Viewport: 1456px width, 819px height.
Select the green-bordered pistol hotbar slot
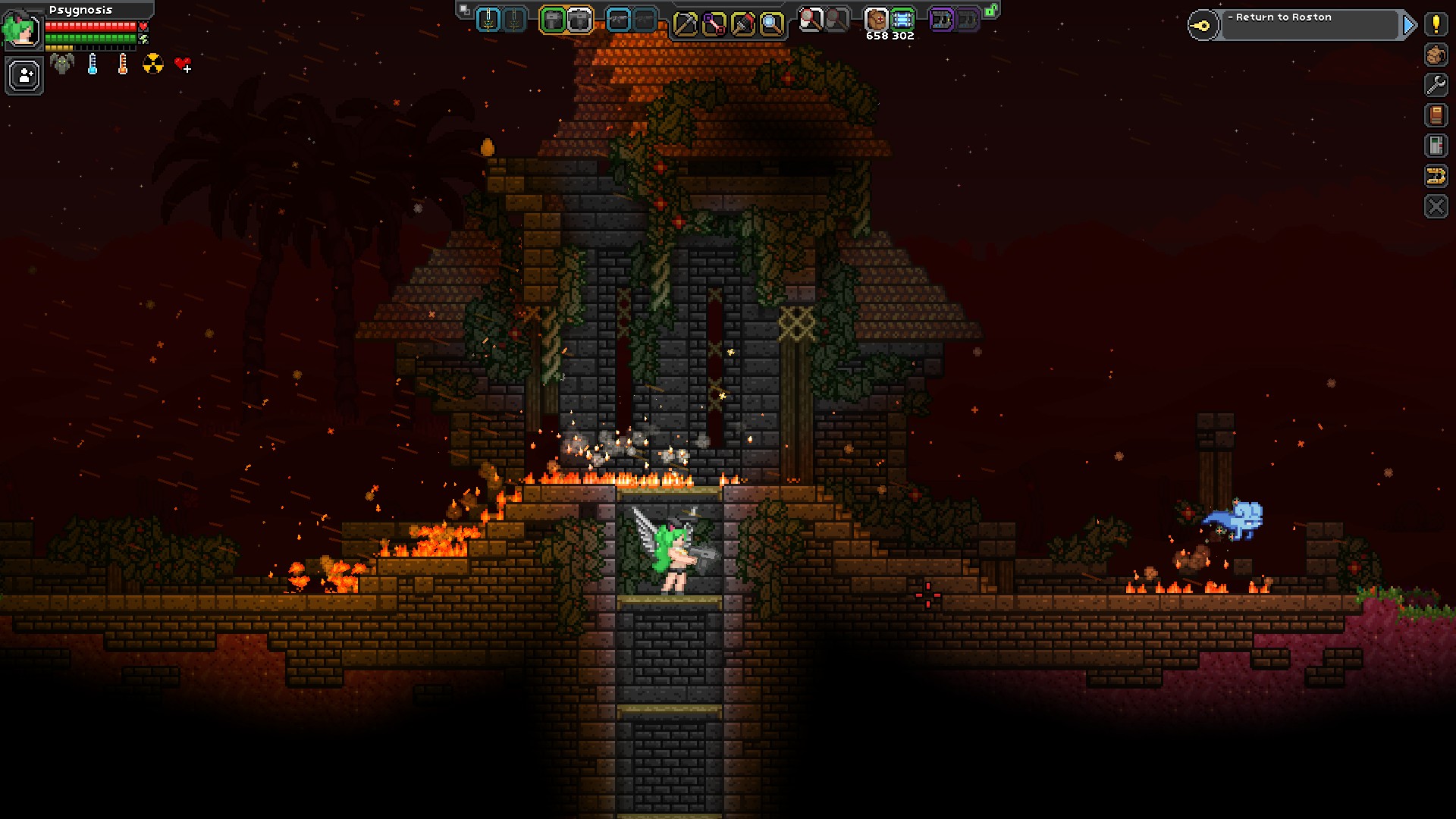click(554, 20)
